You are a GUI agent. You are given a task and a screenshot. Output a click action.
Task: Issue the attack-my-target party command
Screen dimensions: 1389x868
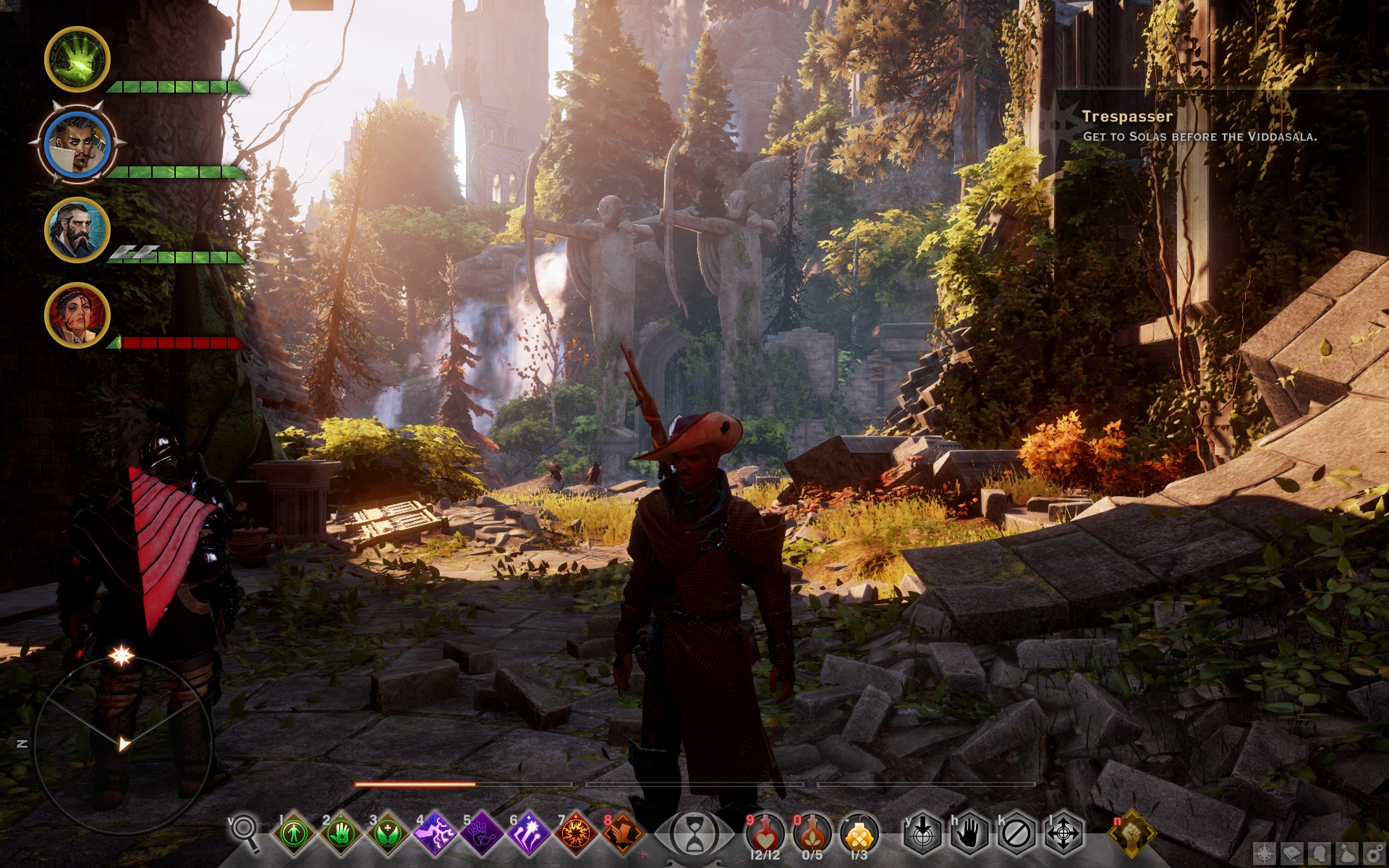tap(922, 834)
